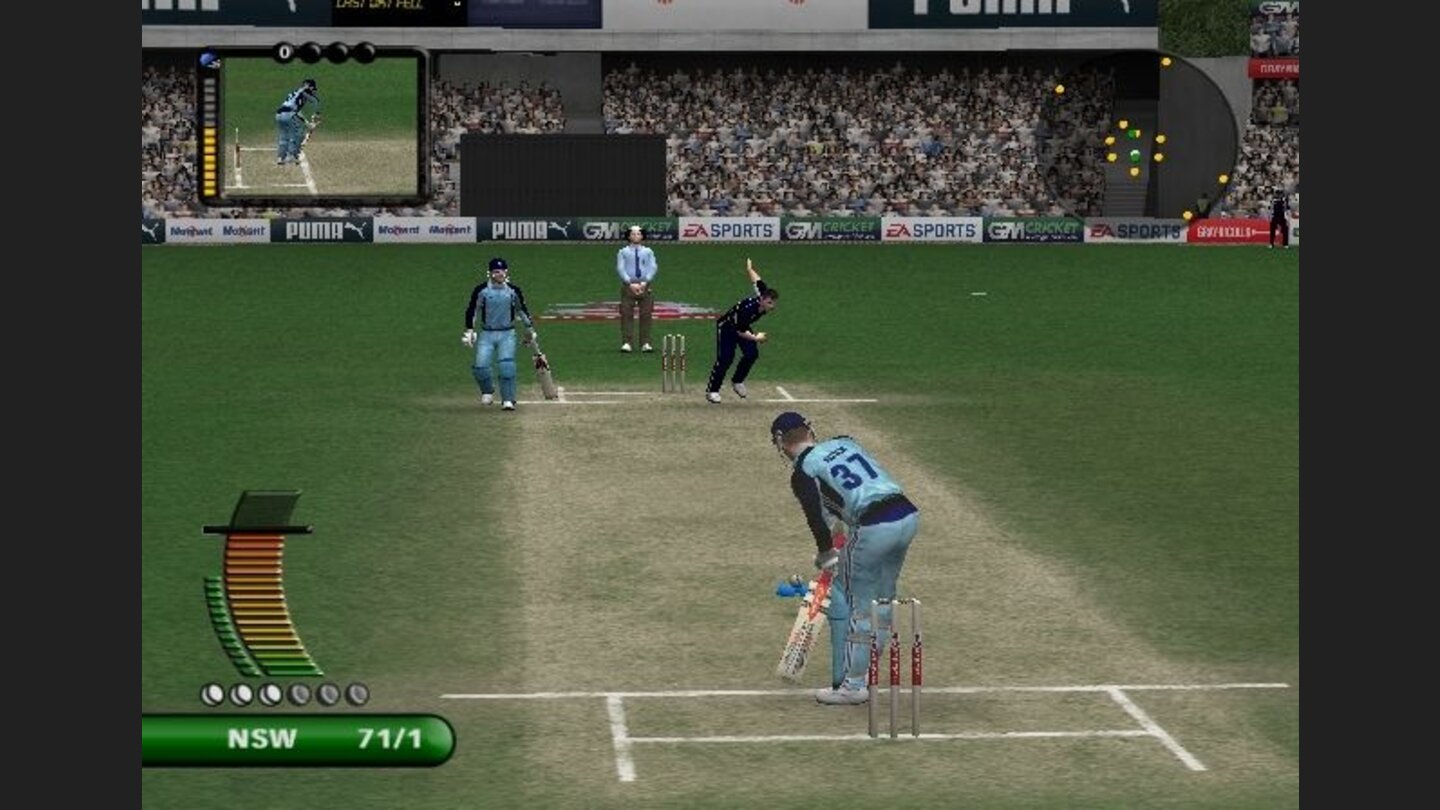Click the NSW 71/1 scoreboard bar
1440x810 pixels.
pos(300,739)
